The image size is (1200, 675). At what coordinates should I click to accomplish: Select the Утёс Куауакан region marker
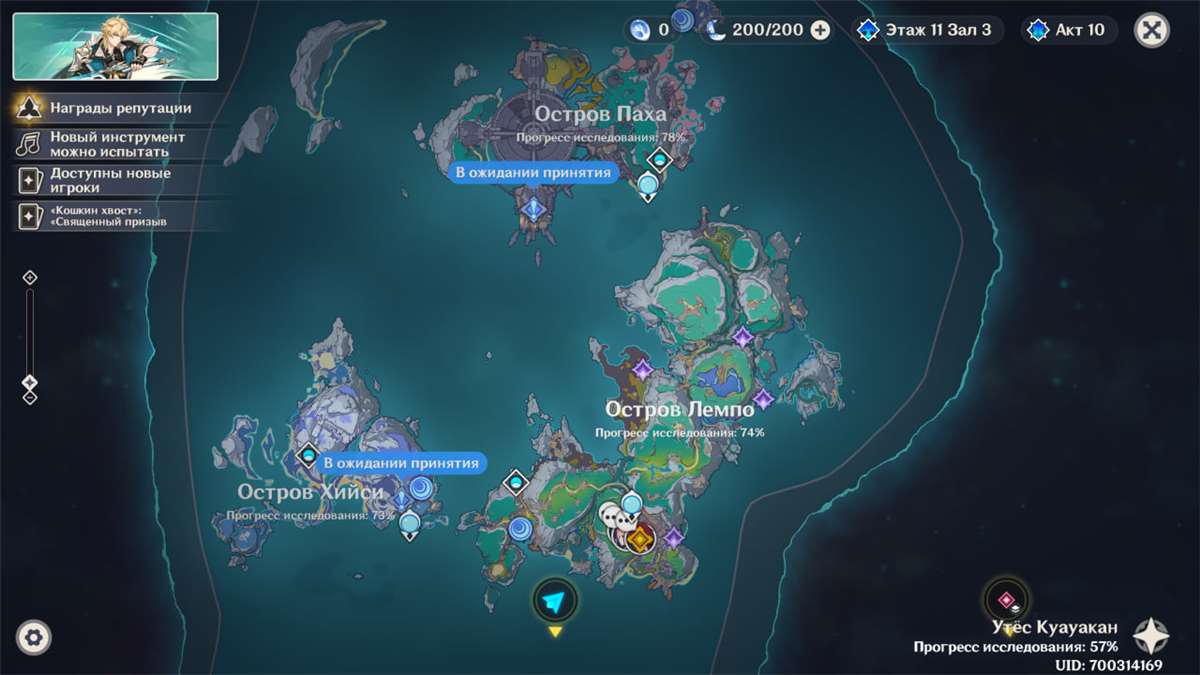coord(1006,601)
